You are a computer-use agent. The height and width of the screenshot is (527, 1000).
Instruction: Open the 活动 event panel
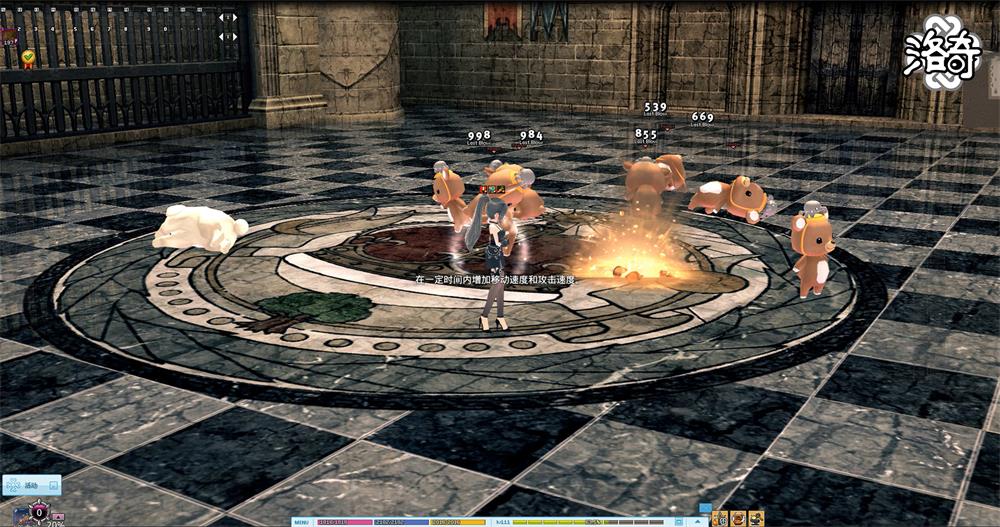(30, 486)
